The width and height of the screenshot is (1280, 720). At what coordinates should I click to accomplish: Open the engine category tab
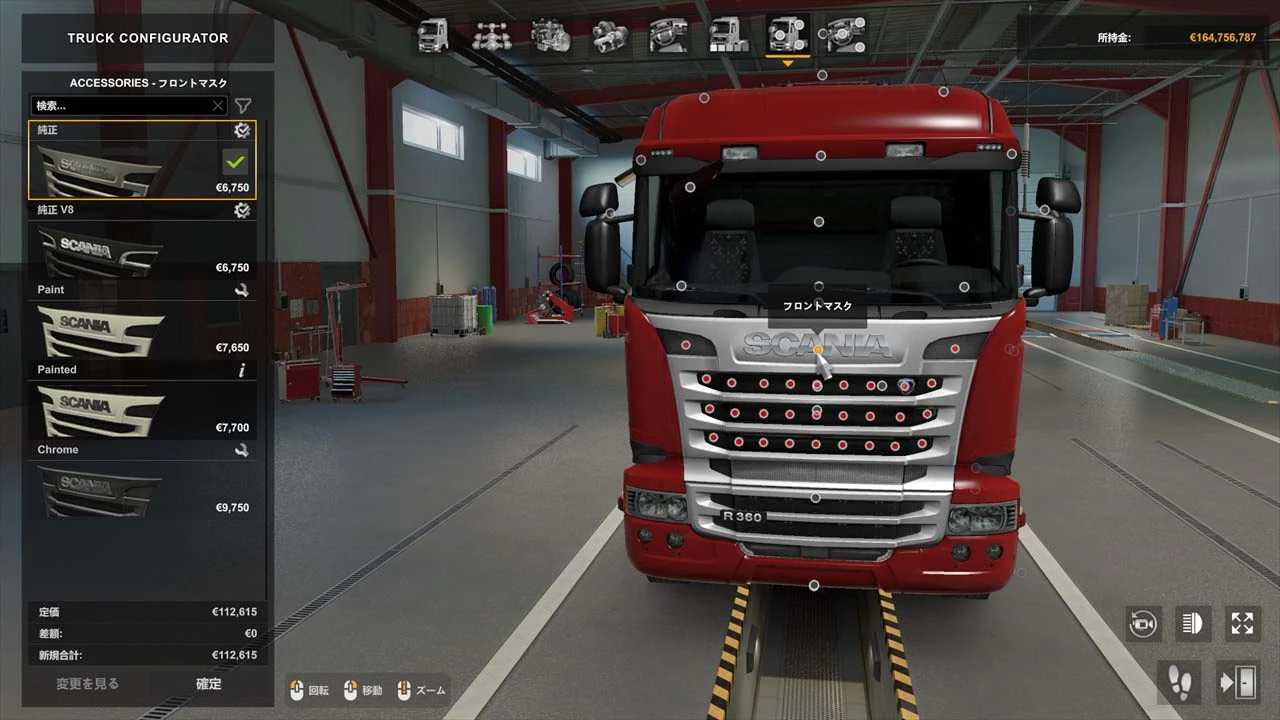(x=550, y=36)
